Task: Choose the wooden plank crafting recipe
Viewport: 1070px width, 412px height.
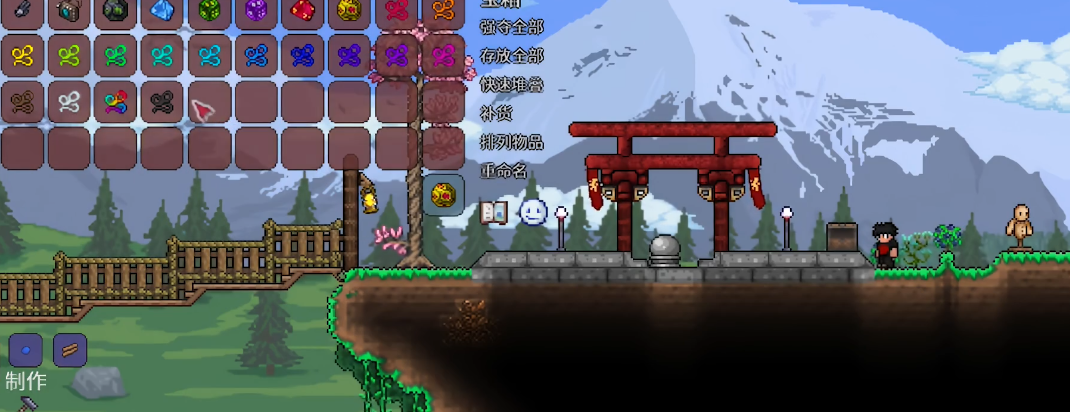Action: (70, 350)
